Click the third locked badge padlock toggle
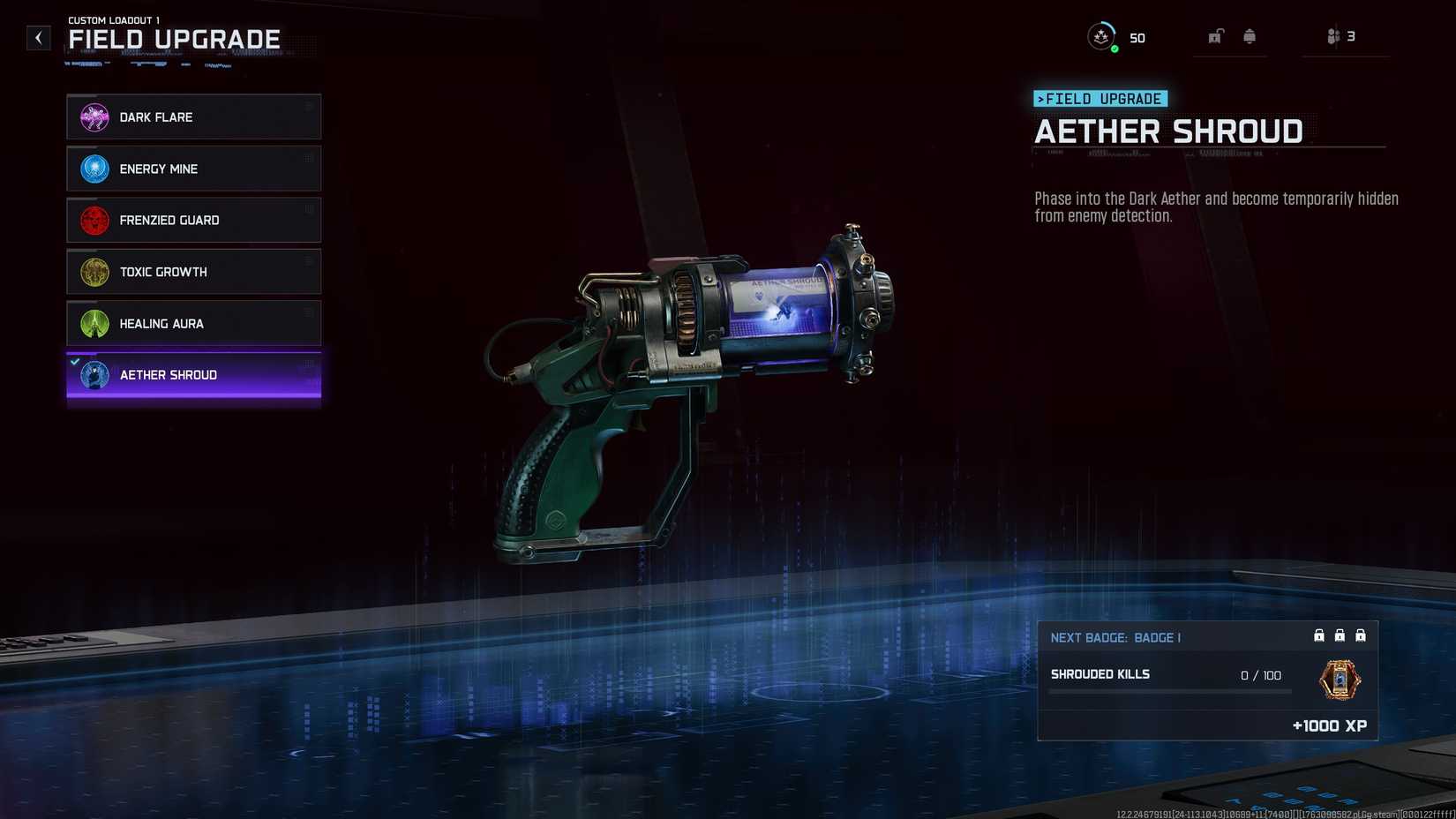 (1362, 635)
